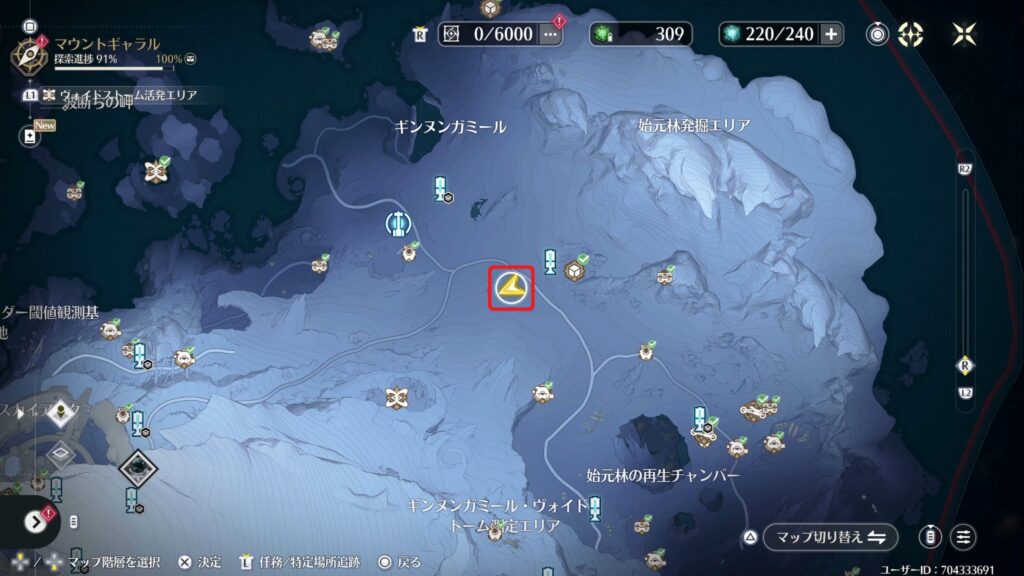Click the four-dot crosshair icon at top
The width and height of the screenshot is (1024, 576).
point(911,34)
